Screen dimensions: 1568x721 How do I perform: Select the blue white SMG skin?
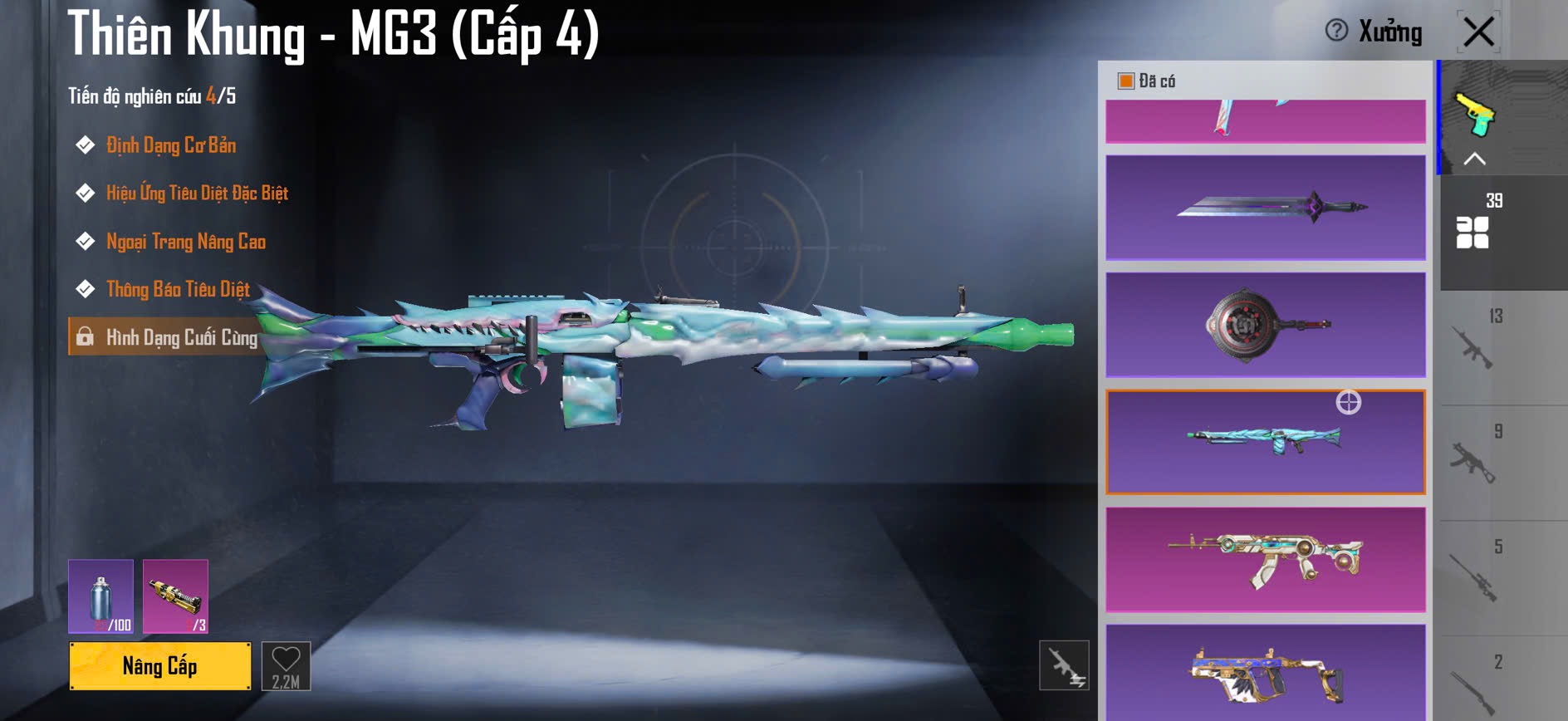coord(1266,673)
